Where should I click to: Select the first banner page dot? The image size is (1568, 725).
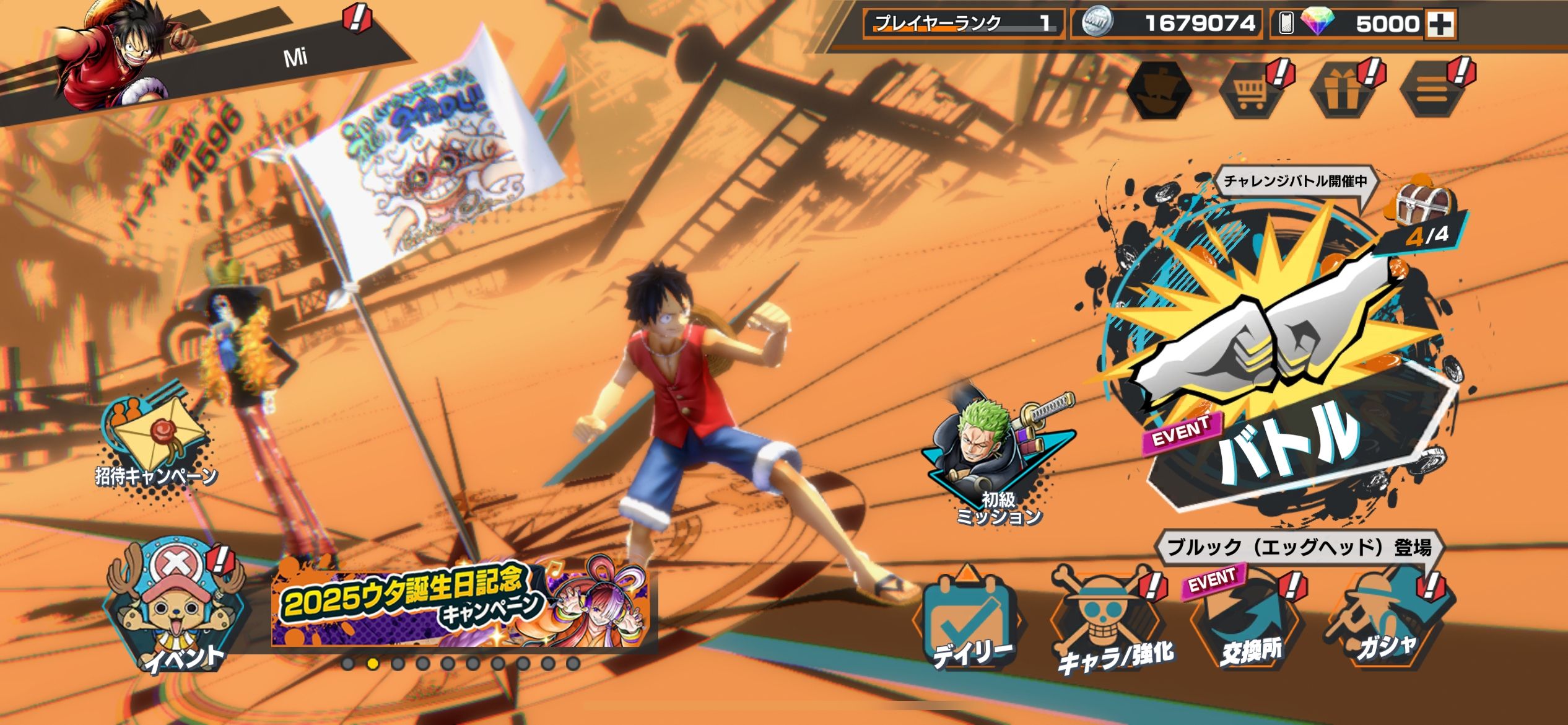tap(348, 664)
